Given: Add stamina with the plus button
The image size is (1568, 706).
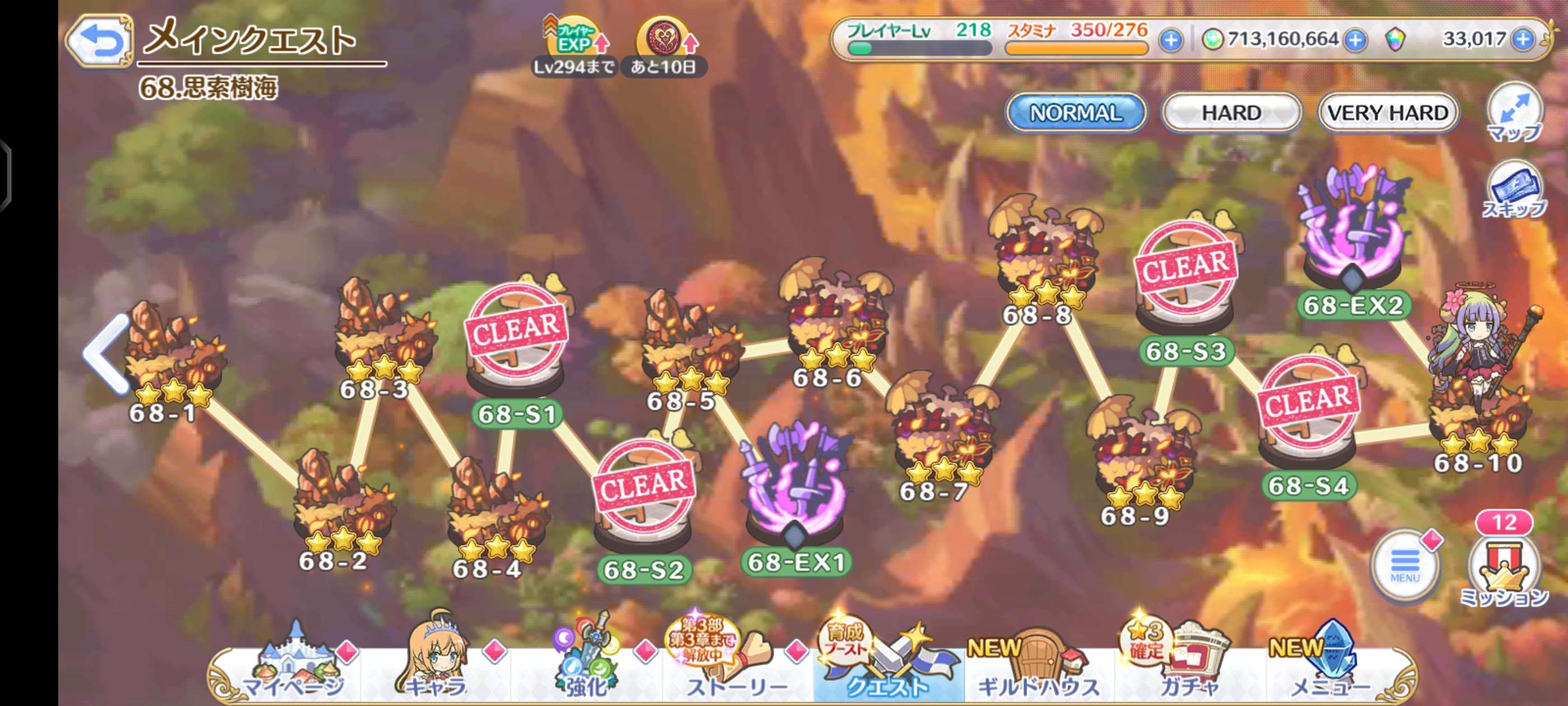Looking at the screenshot, I should pos(1170,40).
